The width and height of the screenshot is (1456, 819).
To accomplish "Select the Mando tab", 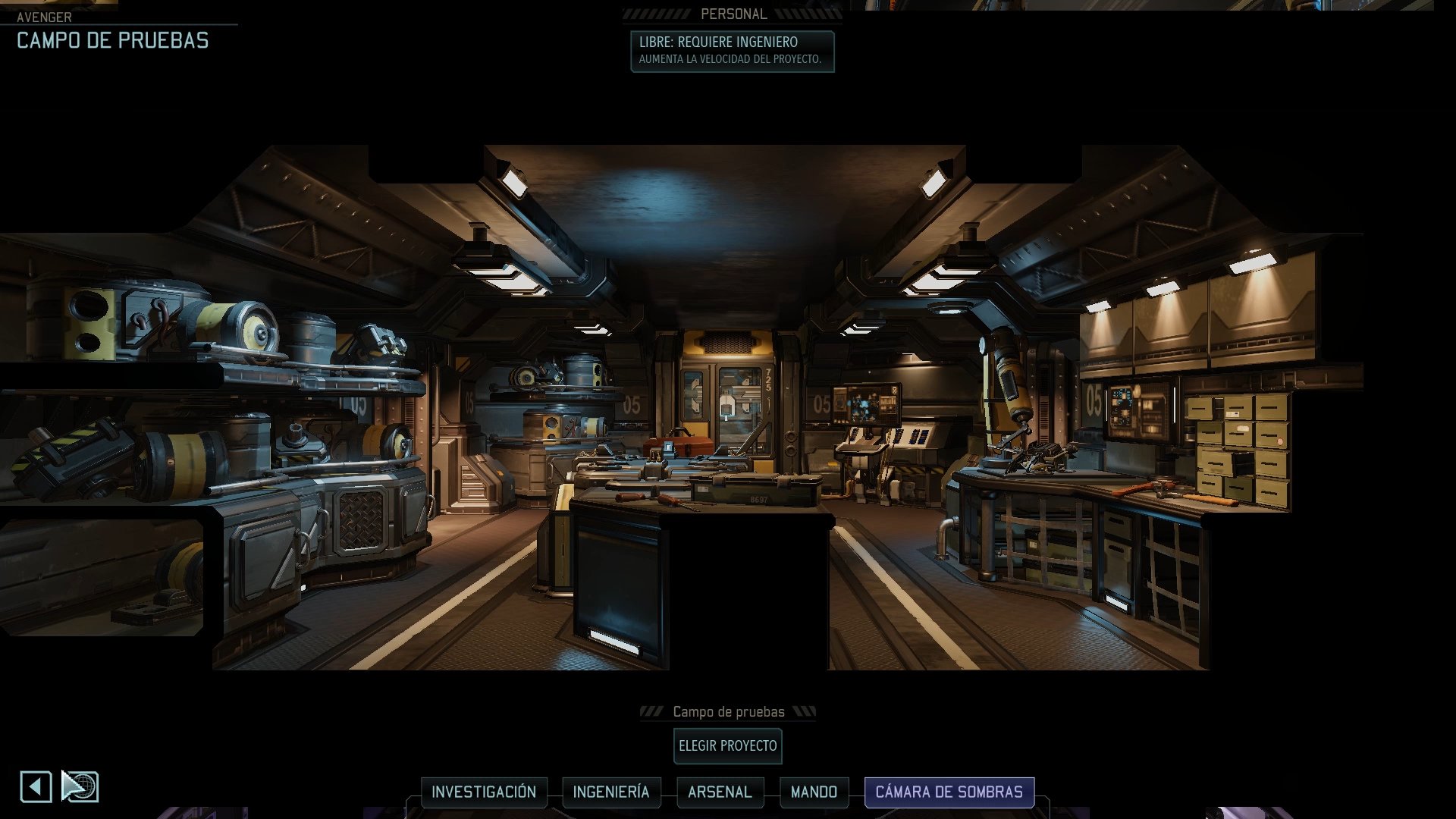I will (814, 792).
